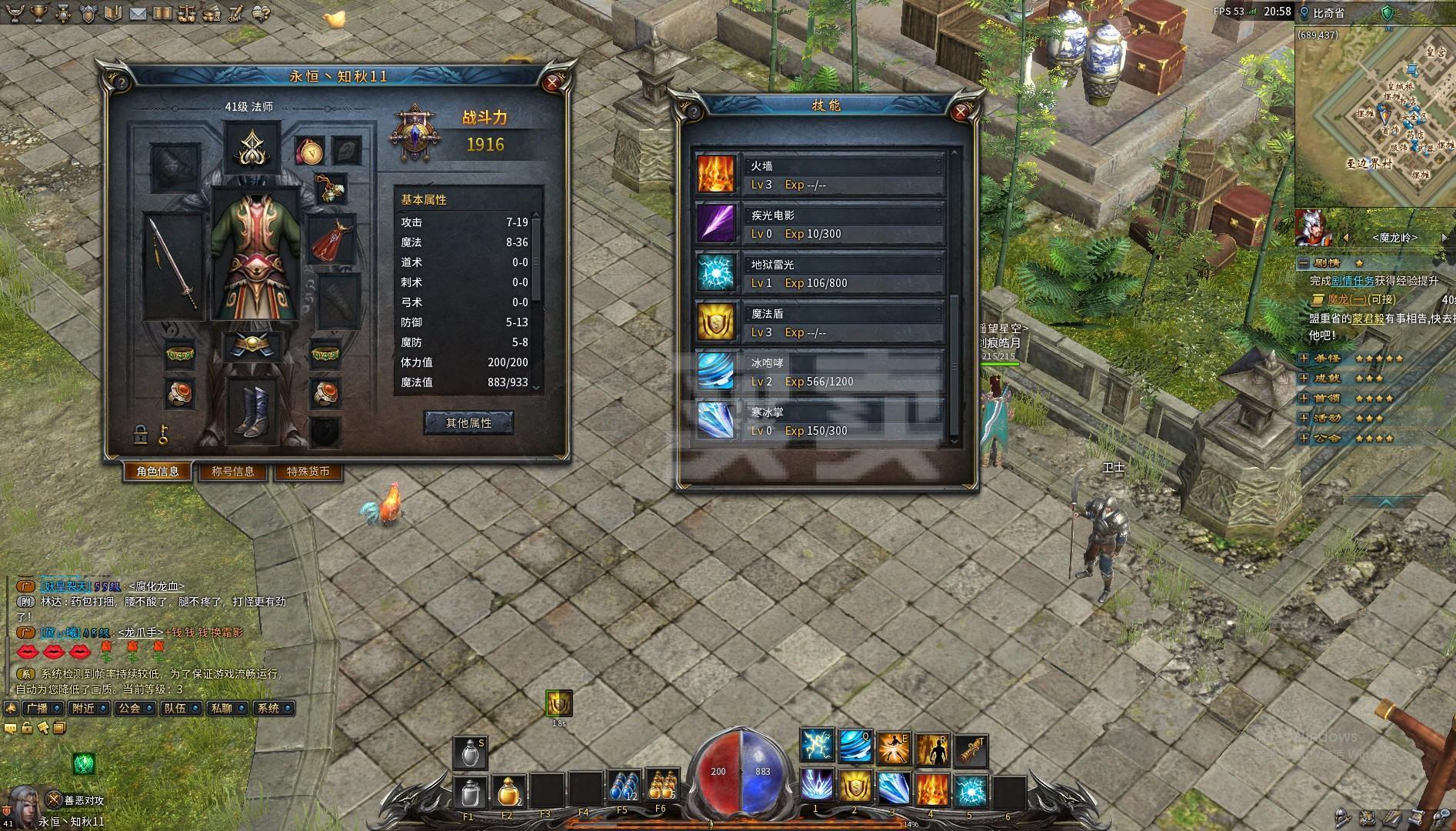Image resolution: width=1456 pixels, height=831 pixels.
Task: Close the character info window
Action: point(551,83)
